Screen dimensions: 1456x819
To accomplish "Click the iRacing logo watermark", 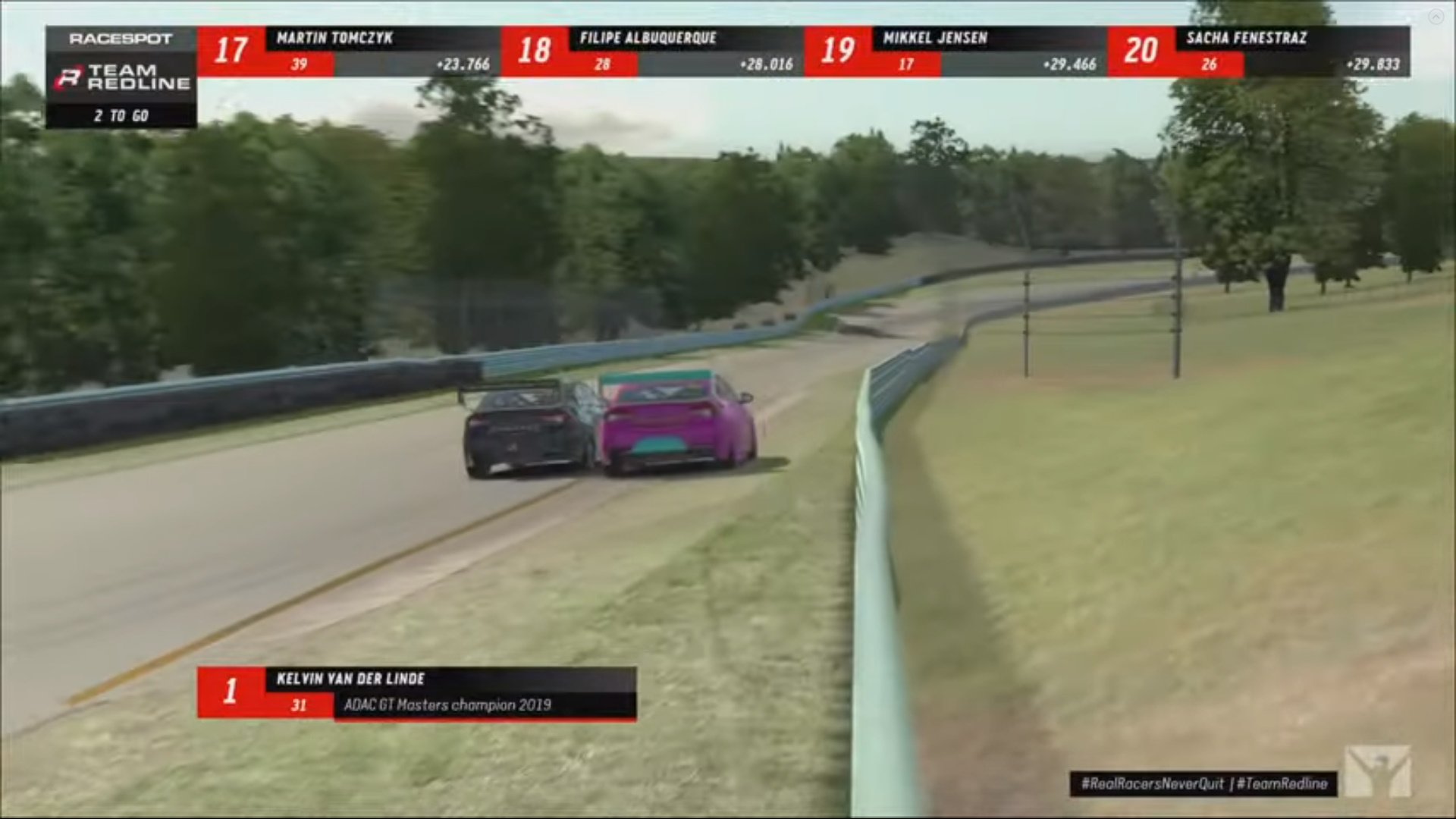I will pyautogui.click(x=1378, y=770).
